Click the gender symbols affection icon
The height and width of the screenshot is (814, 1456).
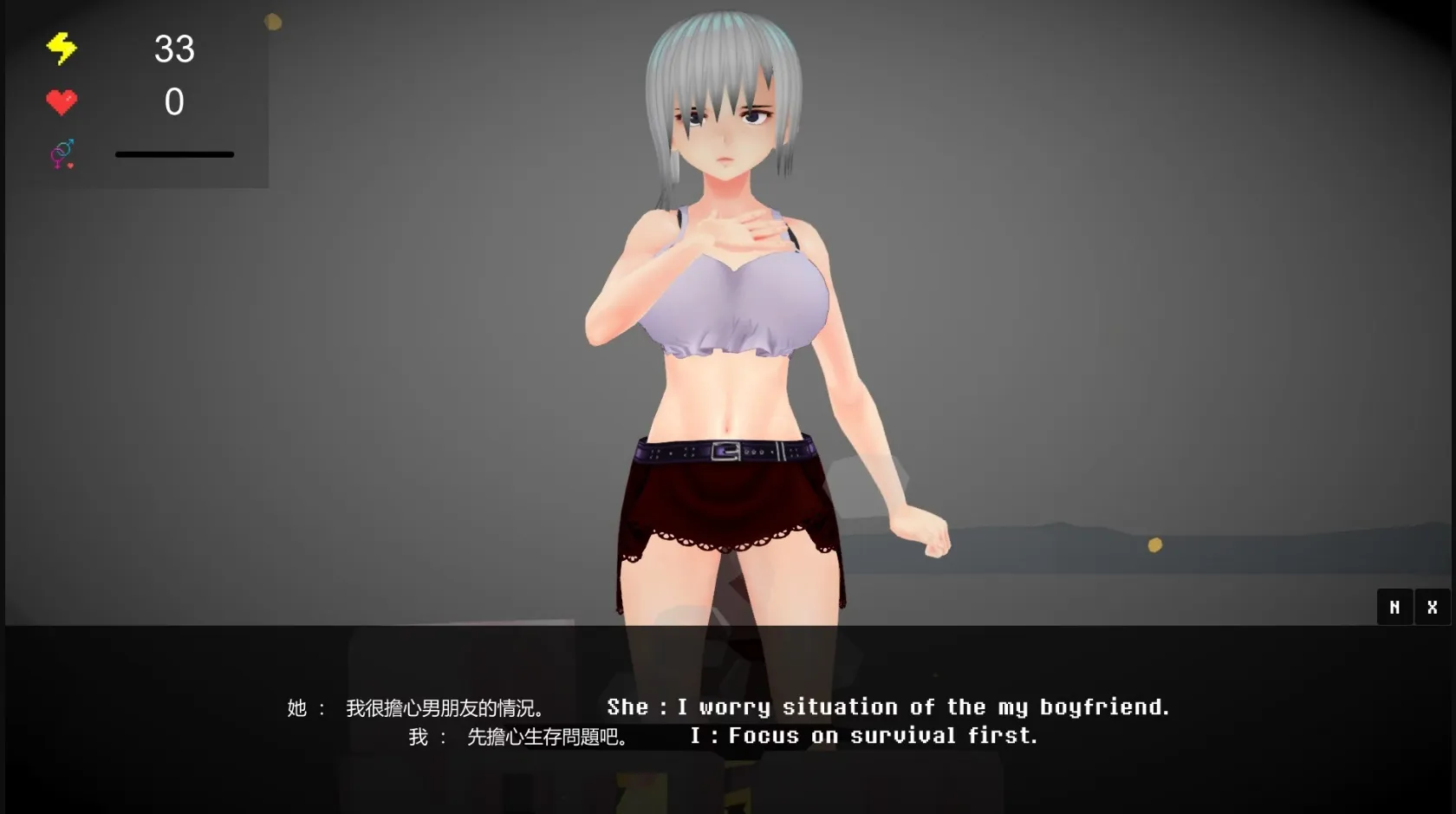tap(61, 153)
